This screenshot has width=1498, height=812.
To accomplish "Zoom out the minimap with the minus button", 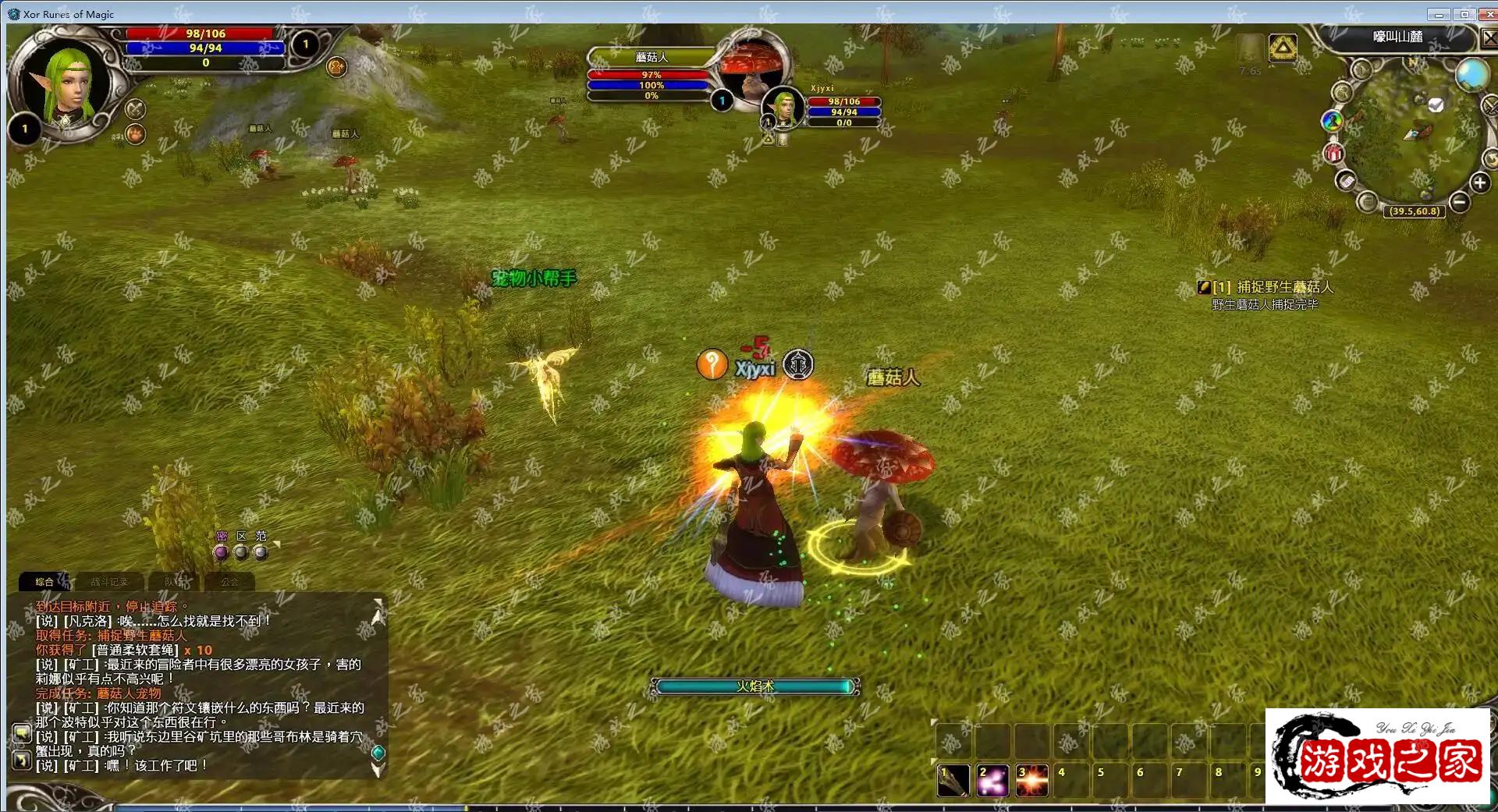I will (x=1460, y=203).
